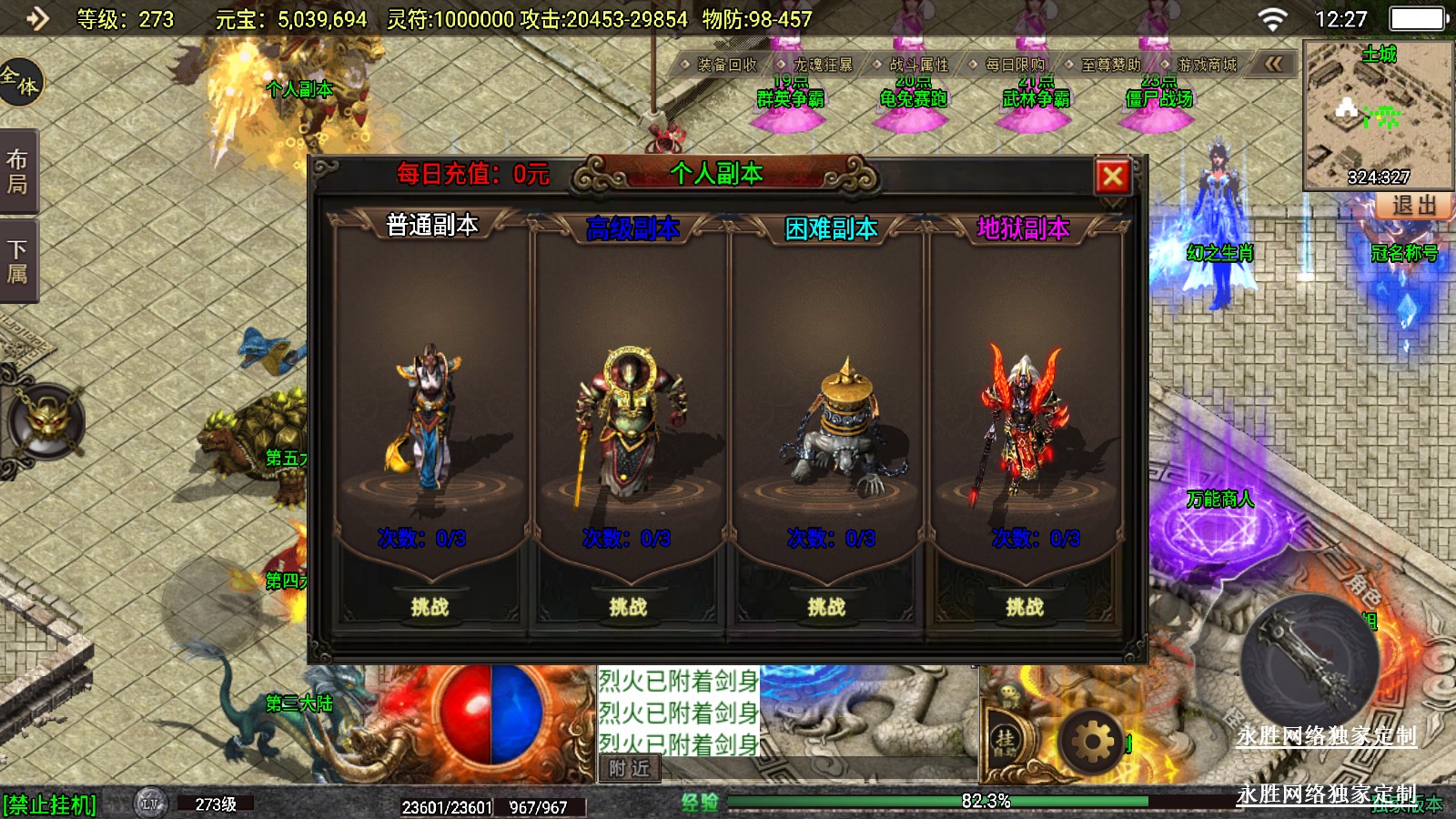
Task: Close the 个人副本 dungeon window
Action: (1112, 177)
